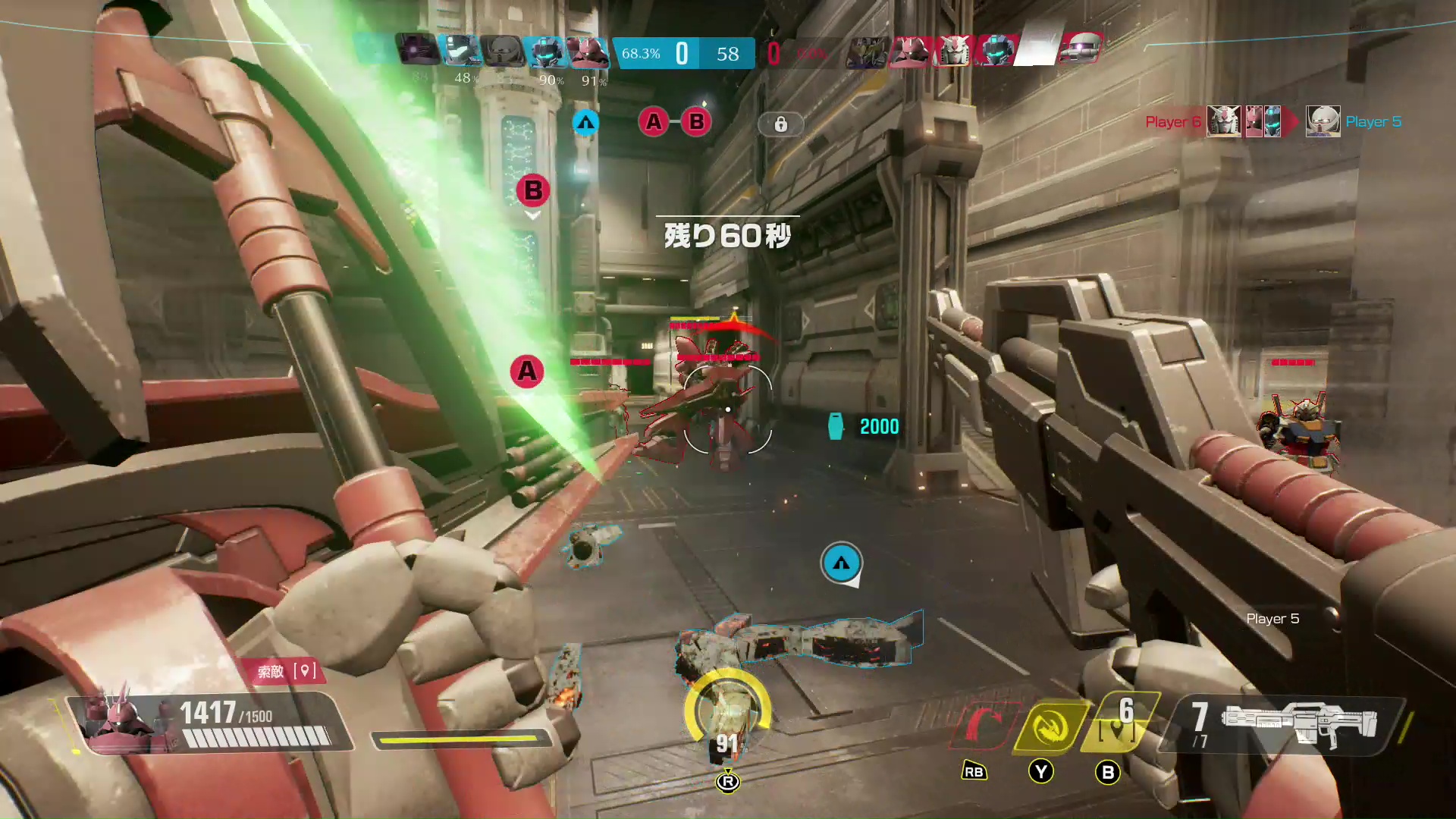
Task: Click the beam rifle weapon icon
Action: pos(1298,723)
